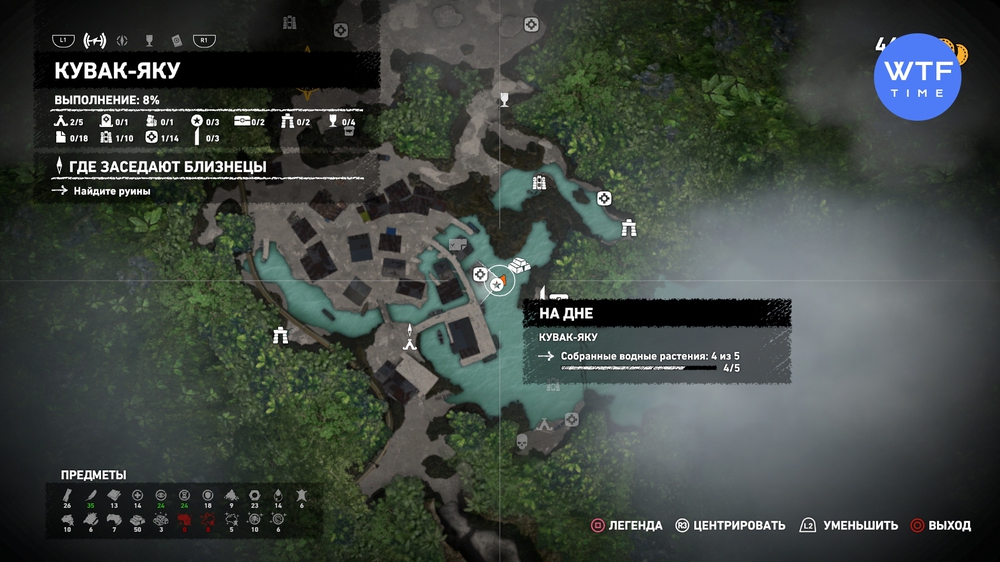
Task: Open the card-shaped tab in the top bar
Action: (176, 41)
